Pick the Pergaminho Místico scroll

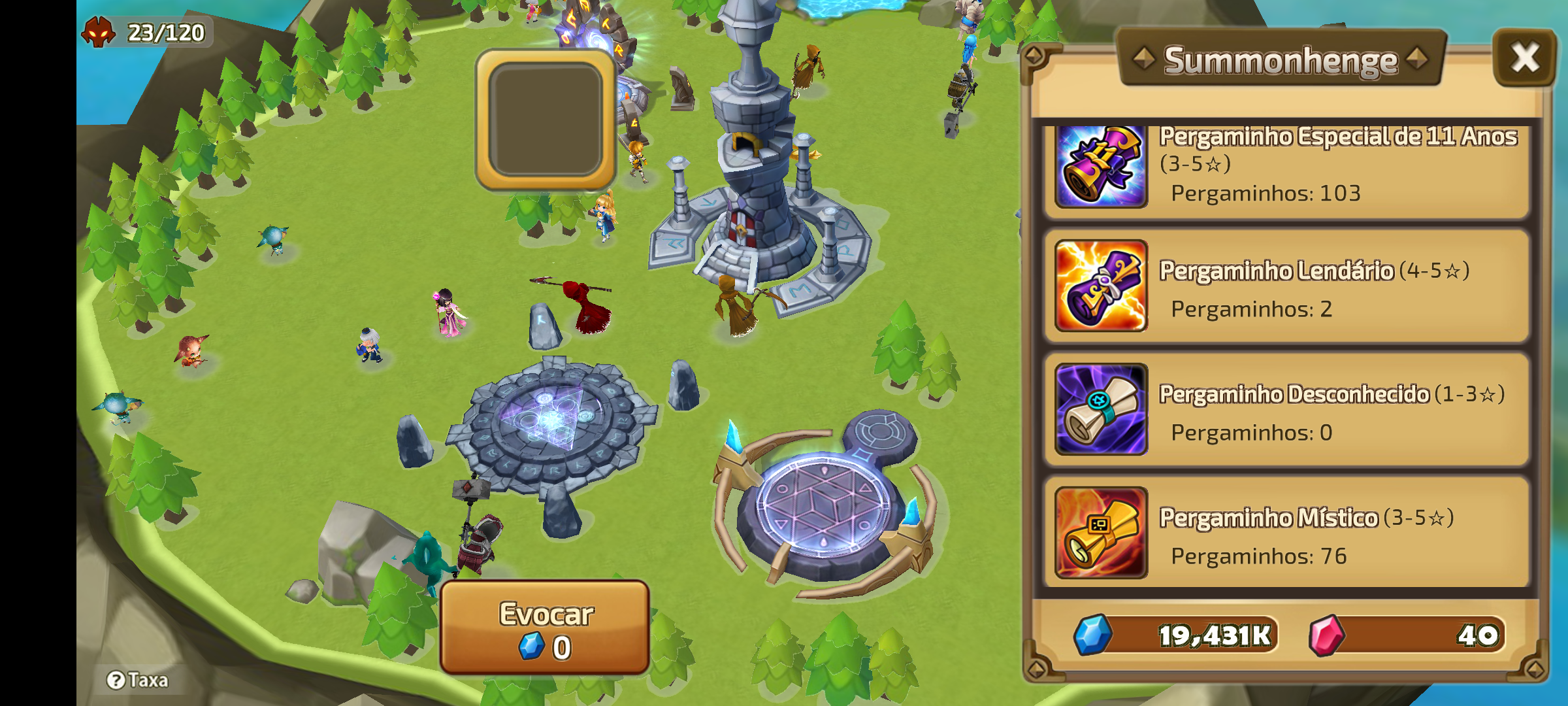pos(1286,533)
